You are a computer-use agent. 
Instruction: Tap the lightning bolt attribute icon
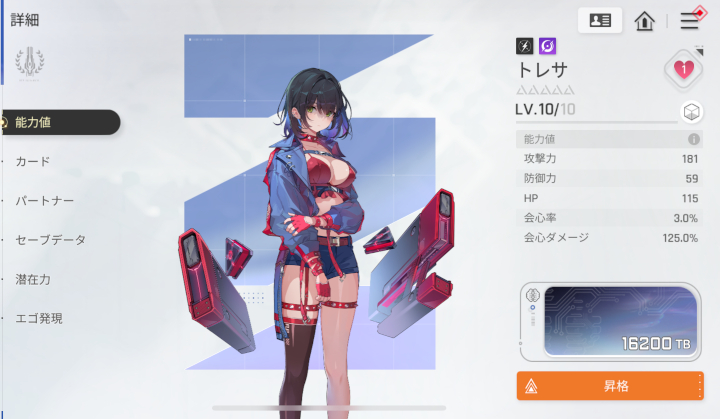[x=525, y=46]
